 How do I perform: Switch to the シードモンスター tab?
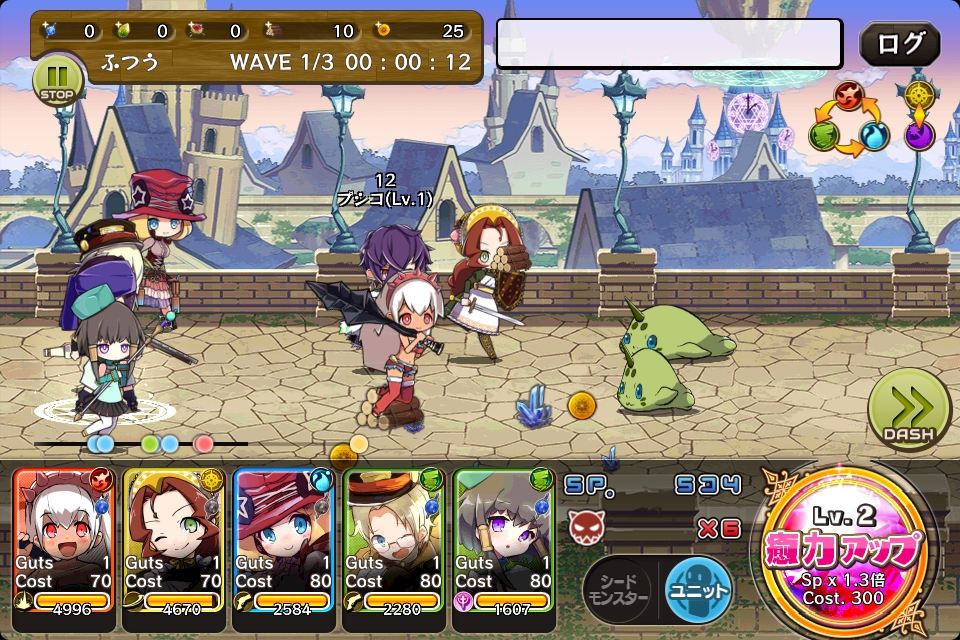pos(617,590)
